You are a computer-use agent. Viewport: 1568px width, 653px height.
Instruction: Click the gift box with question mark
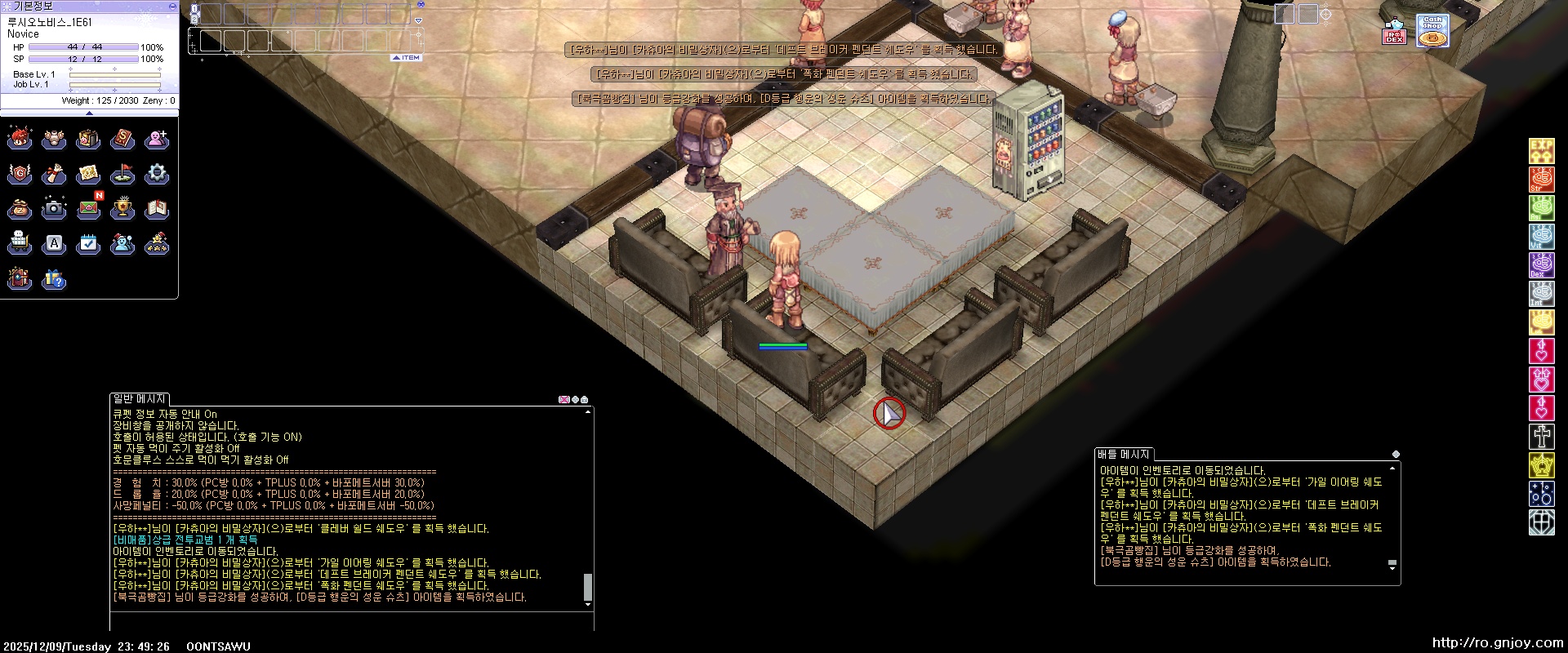(54, 279)
